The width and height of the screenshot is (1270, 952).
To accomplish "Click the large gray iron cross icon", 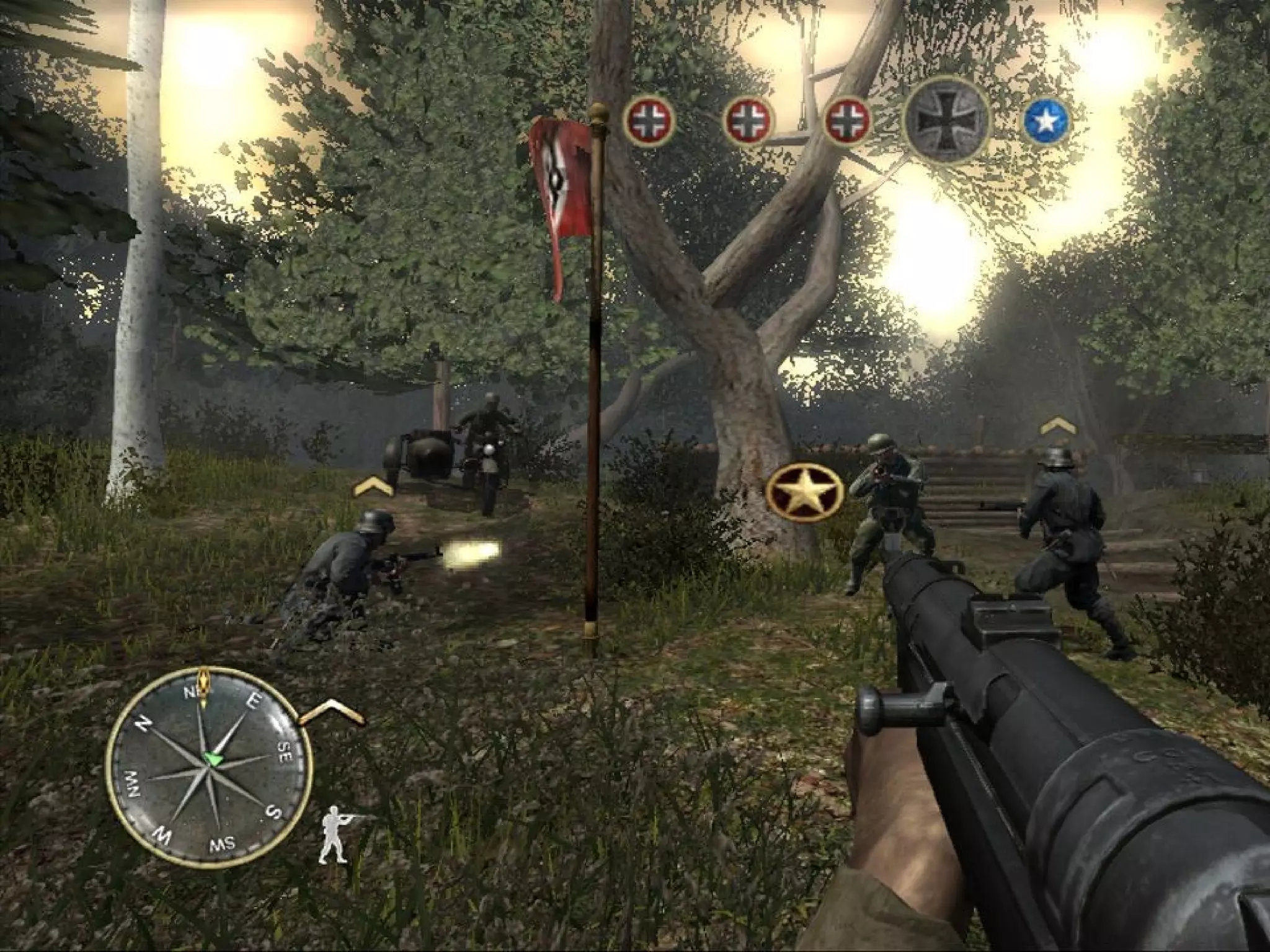I will pos(947,120).
